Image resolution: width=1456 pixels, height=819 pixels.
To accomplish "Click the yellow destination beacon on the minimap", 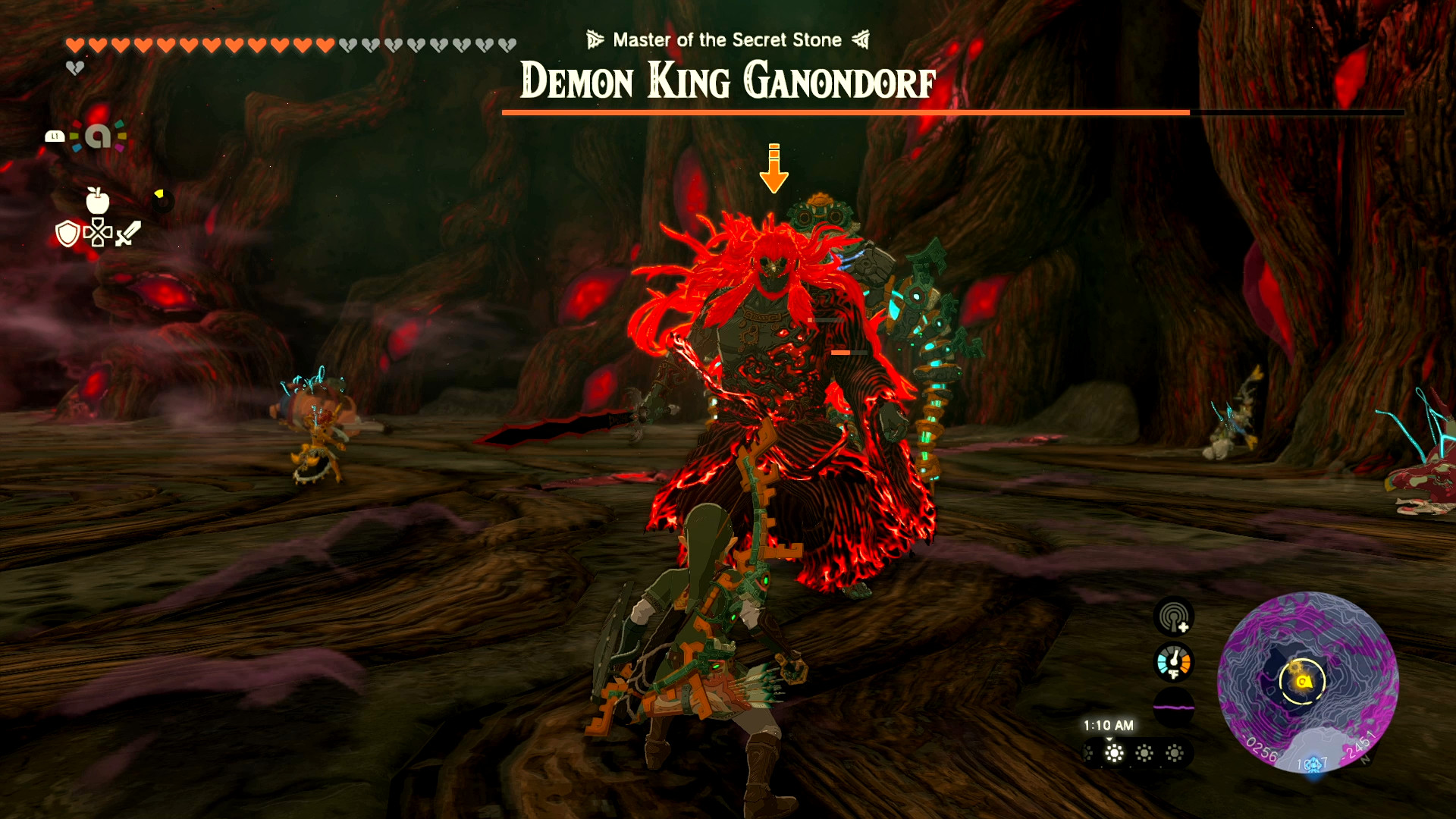I will coord(1304,681).
